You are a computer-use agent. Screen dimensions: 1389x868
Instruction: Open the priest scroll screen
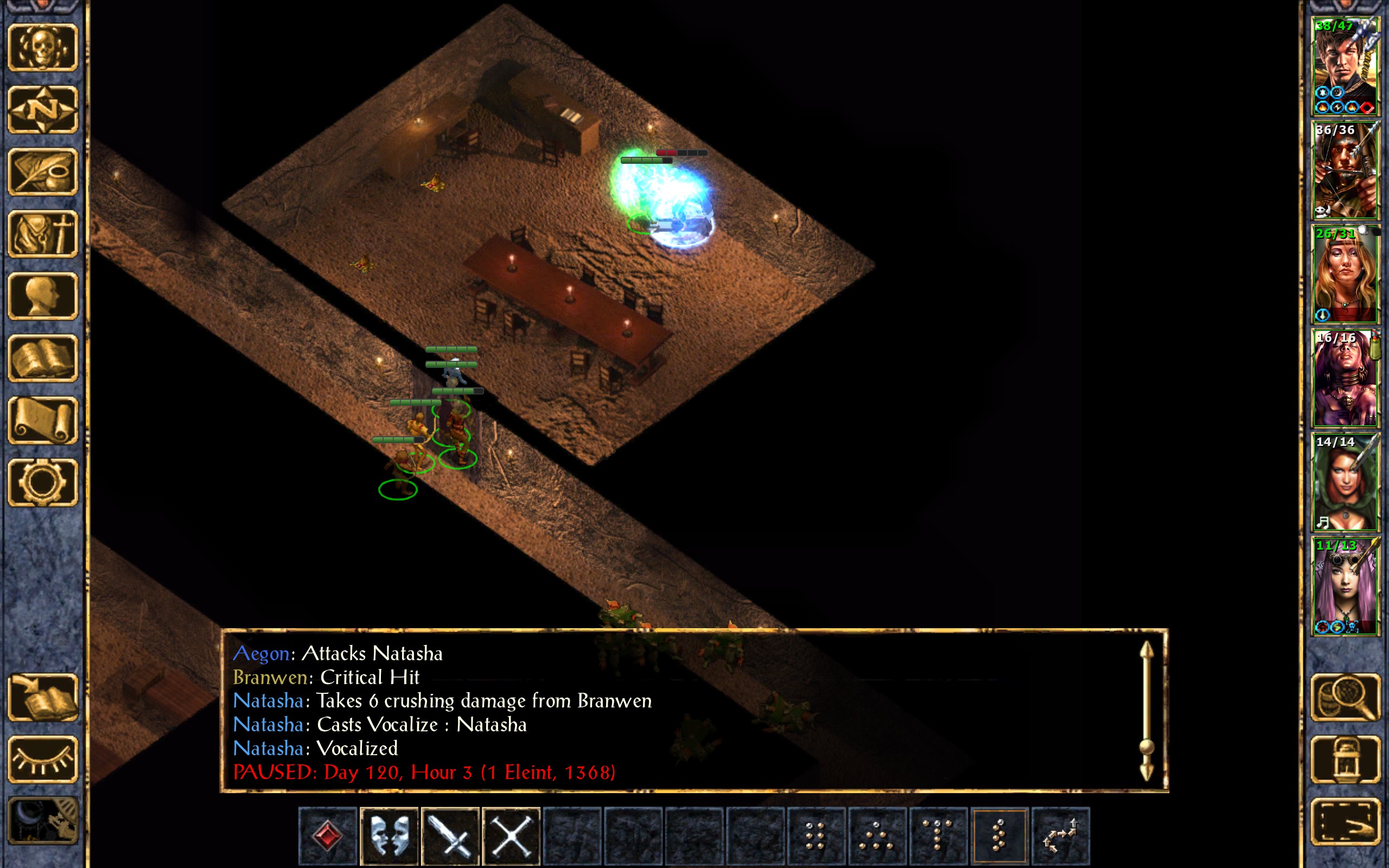pos(43,420)
